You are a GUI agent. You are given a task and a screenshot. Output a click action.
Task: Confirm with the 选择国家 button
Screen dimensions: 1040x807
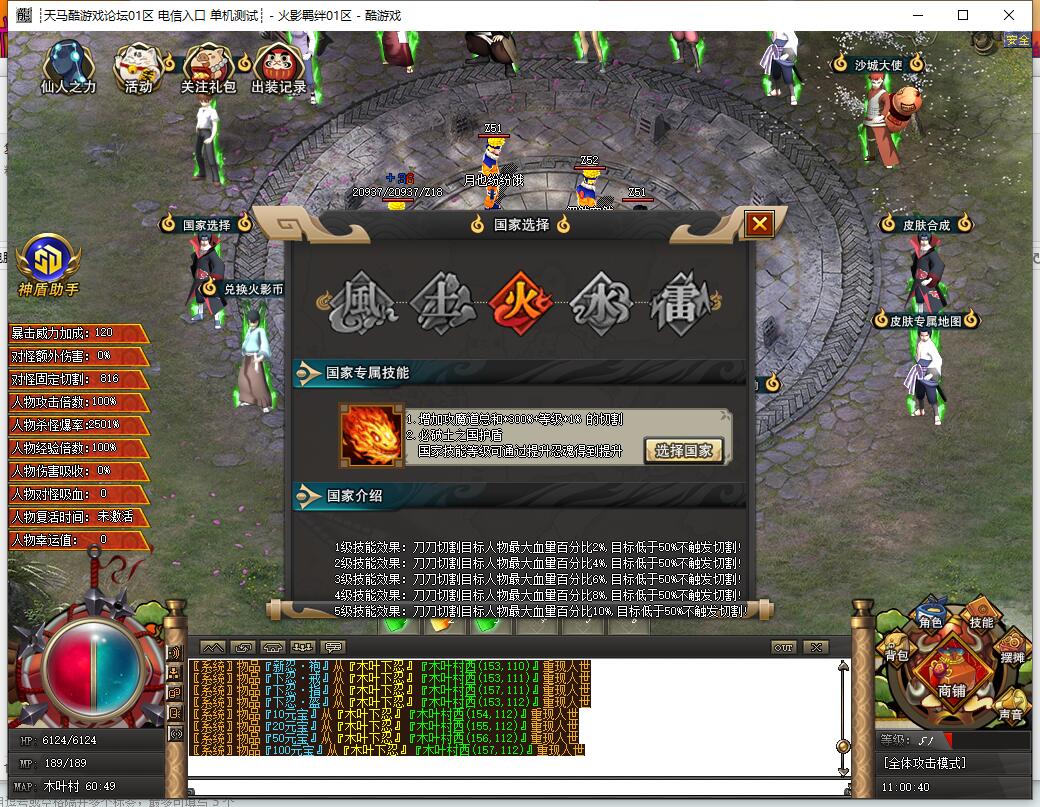pos(683,450)
